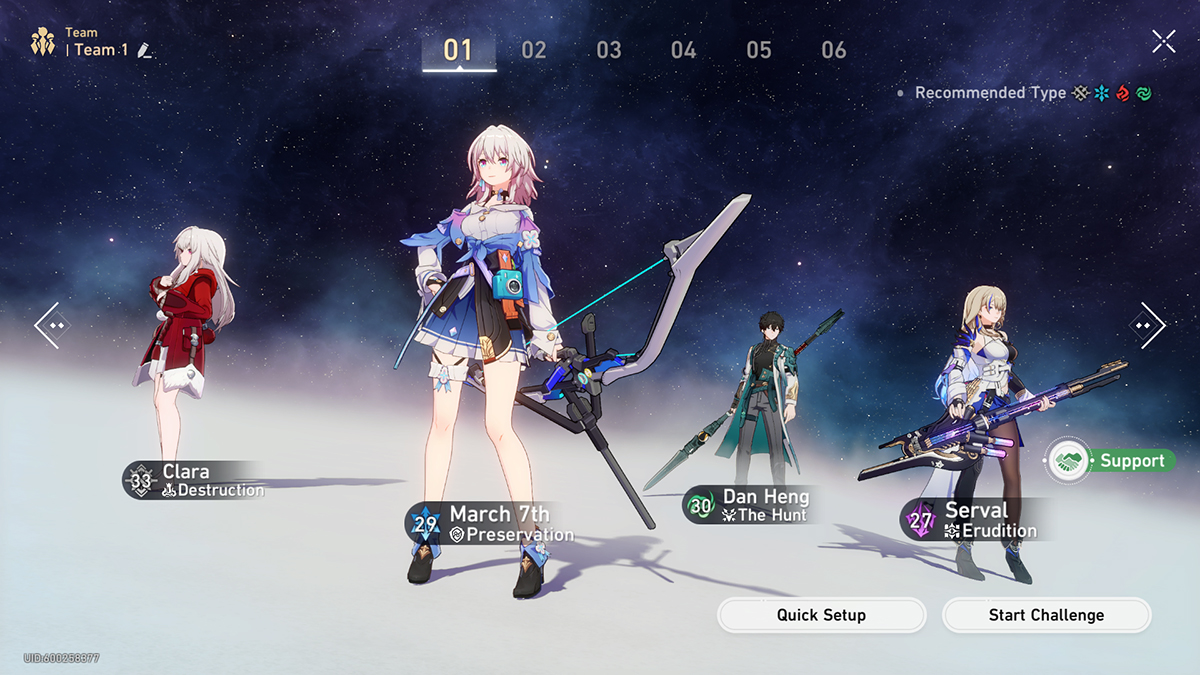
Task: Switch to team tab 02
Action: coord(534,50)
